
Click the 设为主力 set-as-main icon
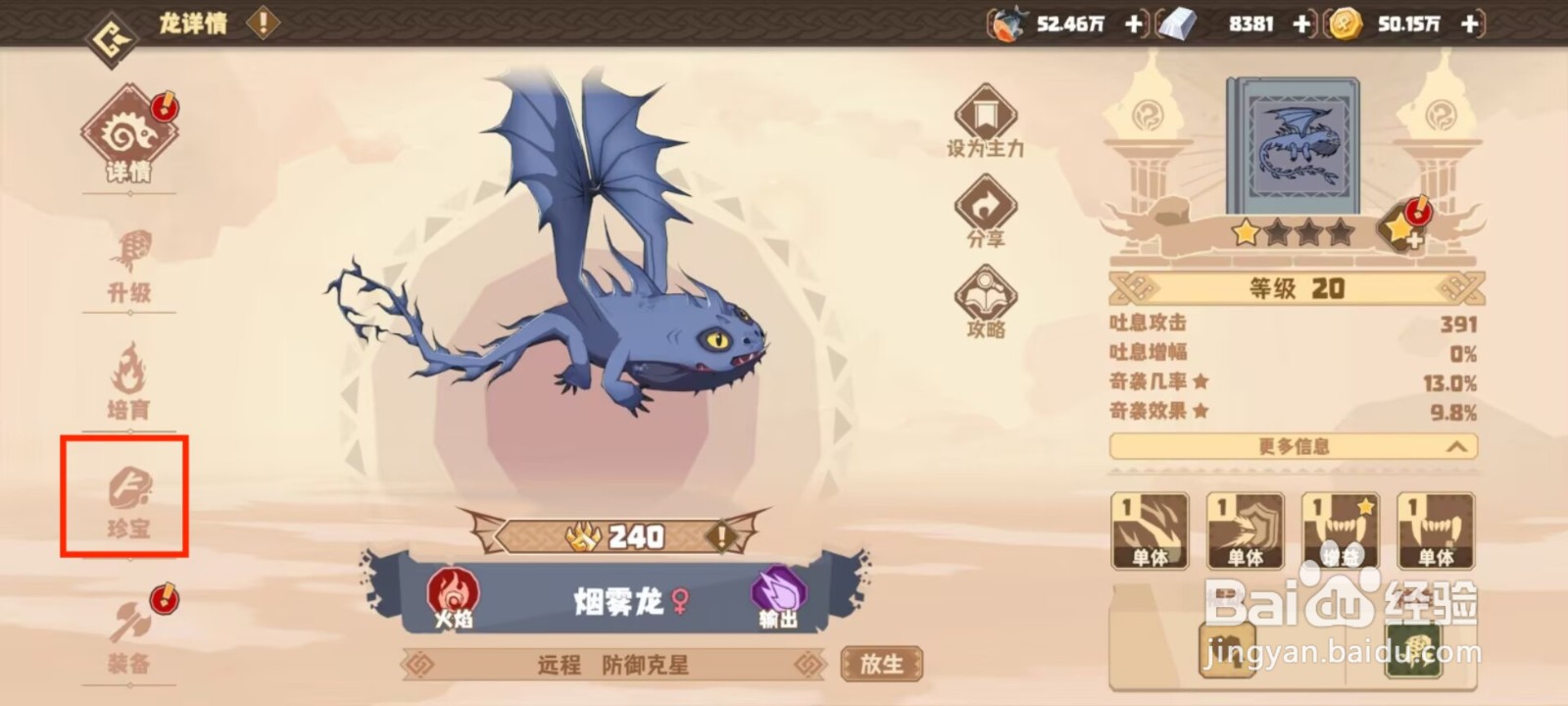pyautogui.click(x=985, y=116)
